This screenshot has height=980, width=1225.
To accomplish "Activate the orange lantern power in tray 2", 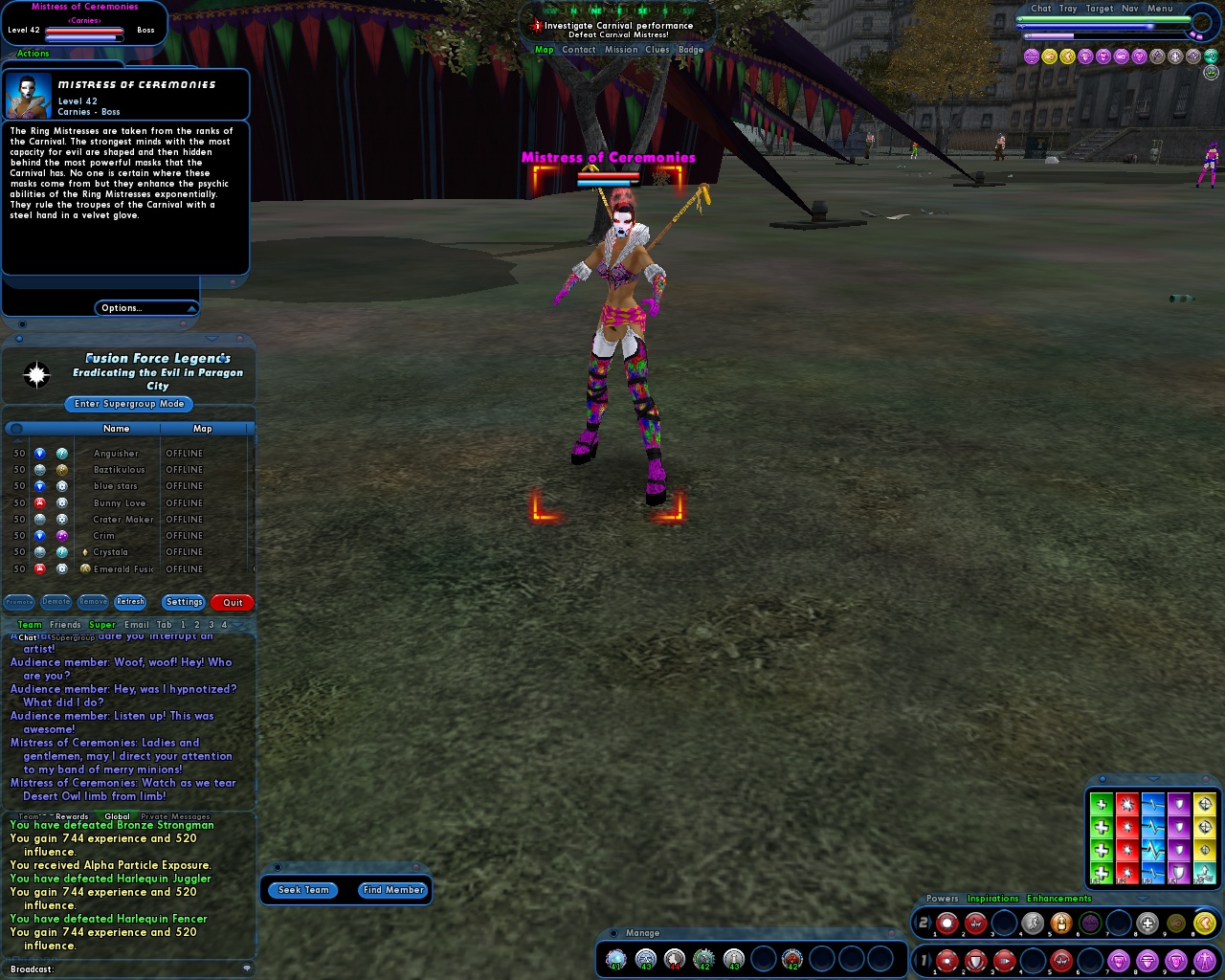I will tap(1059, 922).
